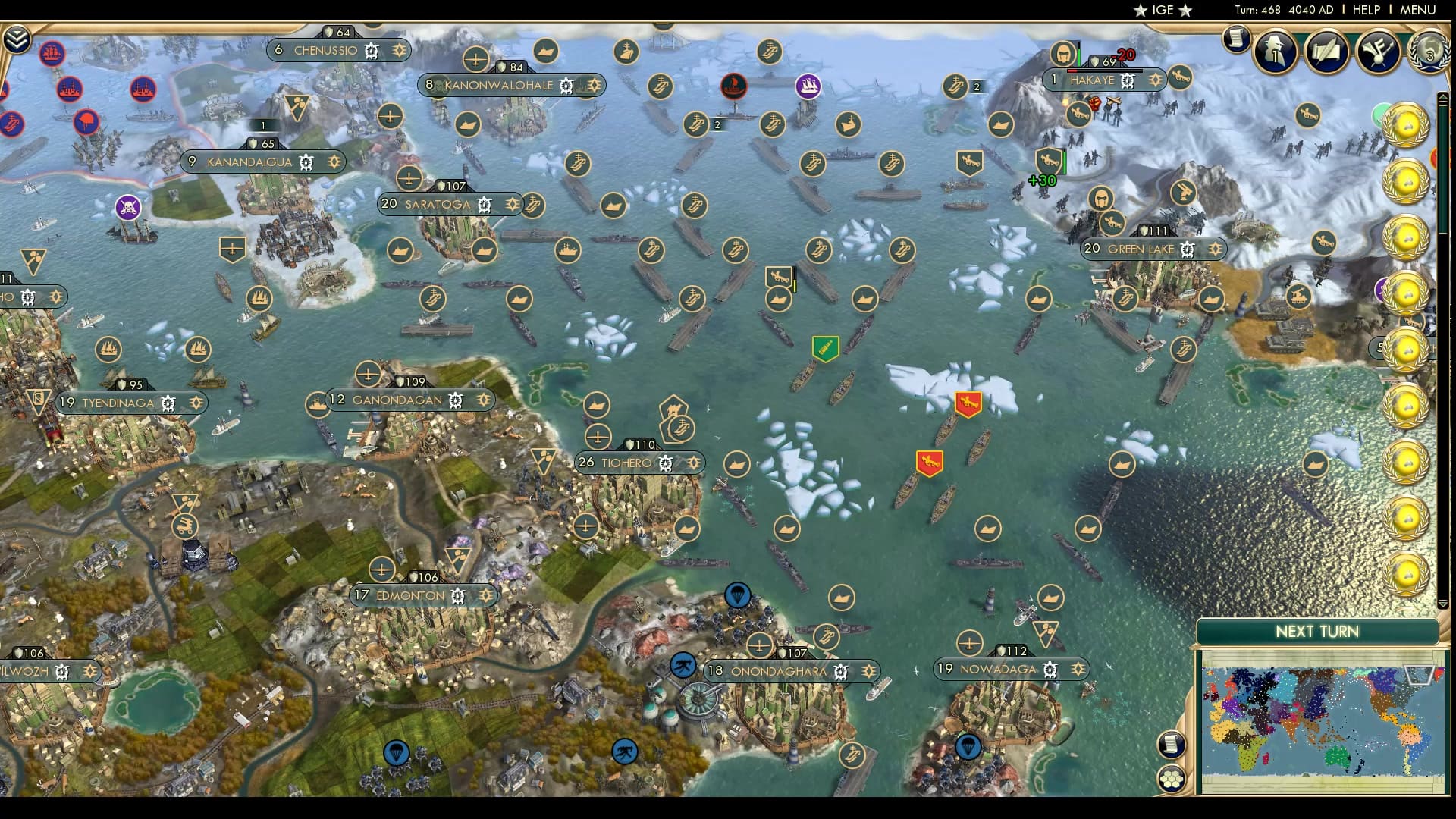Open the Espionage Overview spy icon
Viewport: 1456px width, 819px height.
(1275, 52)
